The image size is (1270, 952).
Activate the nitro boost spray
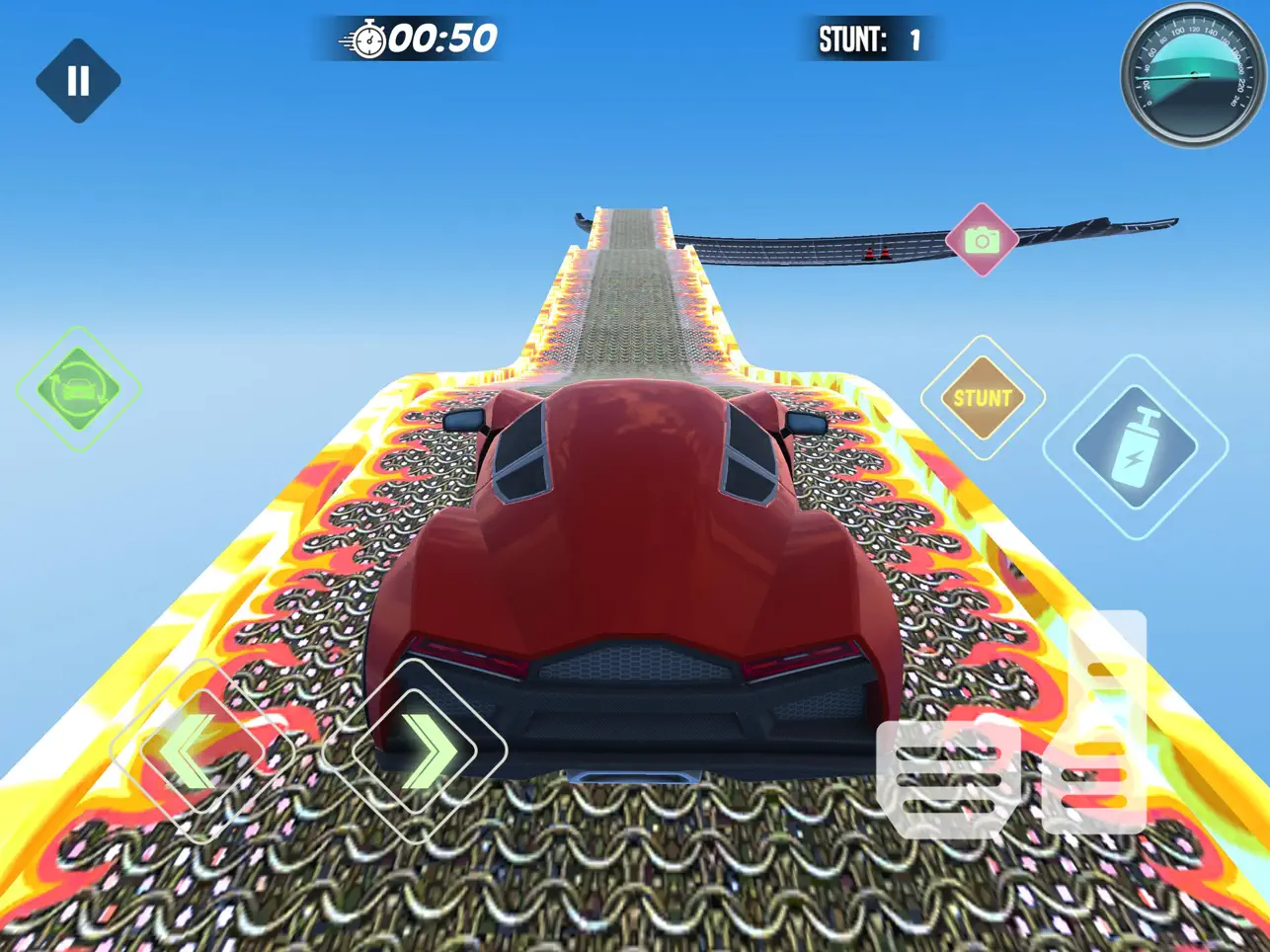pos(1138,445)
